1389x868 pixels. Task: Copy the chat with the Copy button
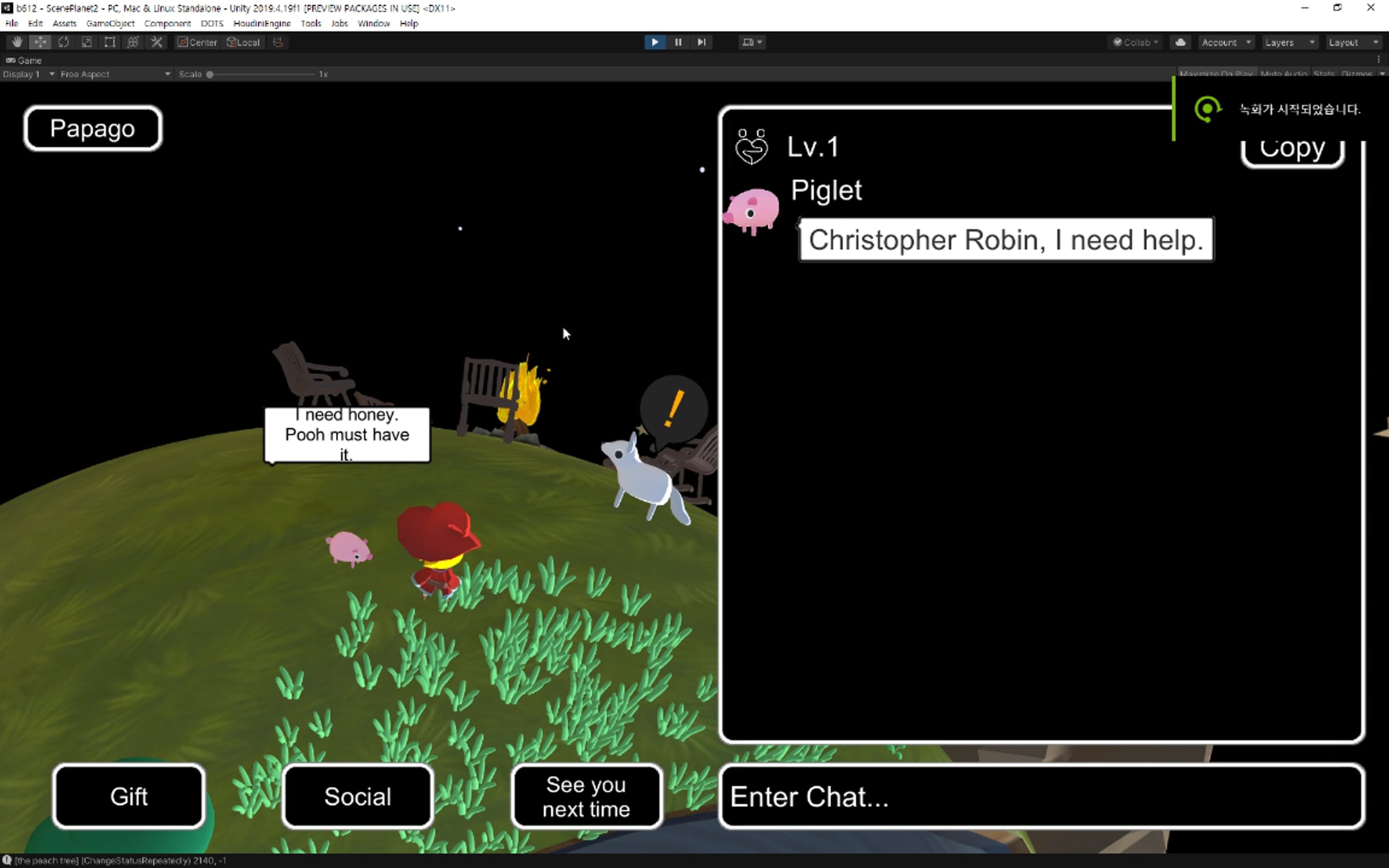pyautogui.click(x=1292, y=150)
